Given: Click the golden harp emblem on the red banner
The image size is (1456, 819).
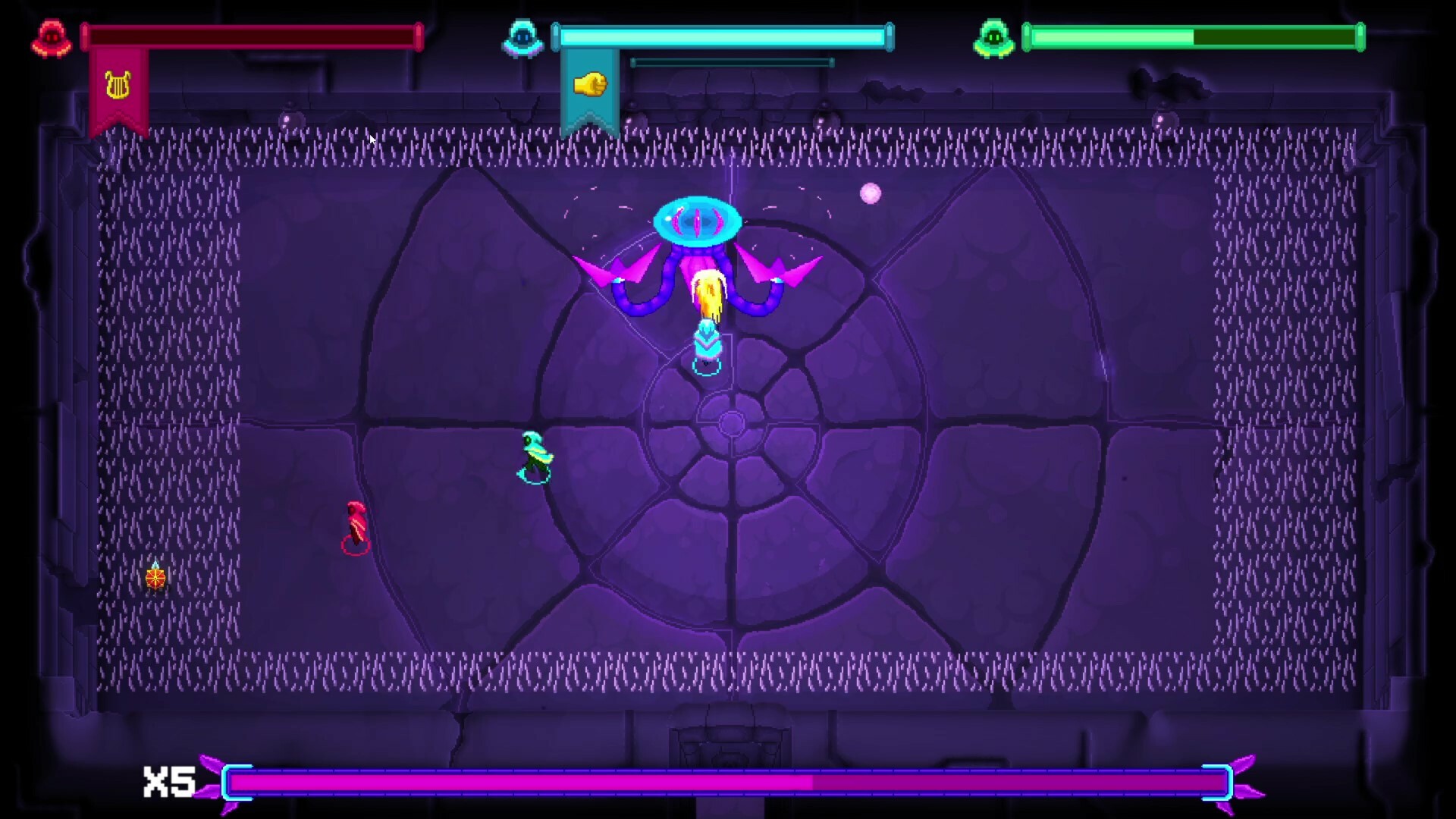Looking at the screenshot, I should click(x=118, y=83).
